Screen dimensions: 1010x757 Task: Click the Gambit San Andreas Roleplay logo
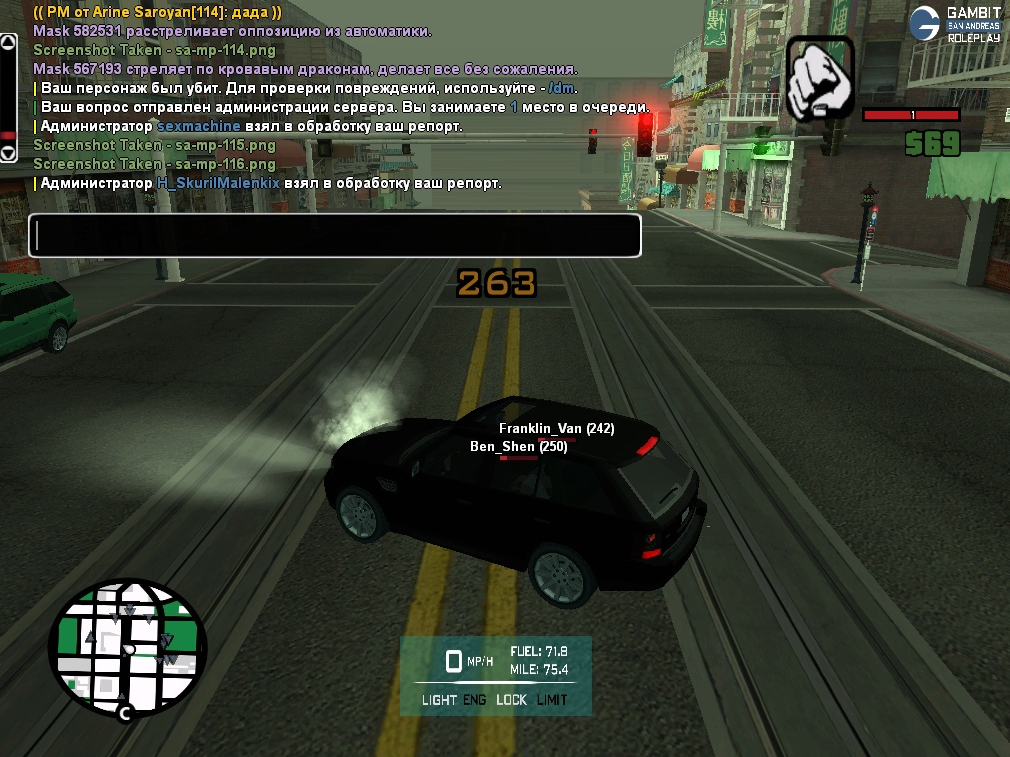(x=955, y=23)
